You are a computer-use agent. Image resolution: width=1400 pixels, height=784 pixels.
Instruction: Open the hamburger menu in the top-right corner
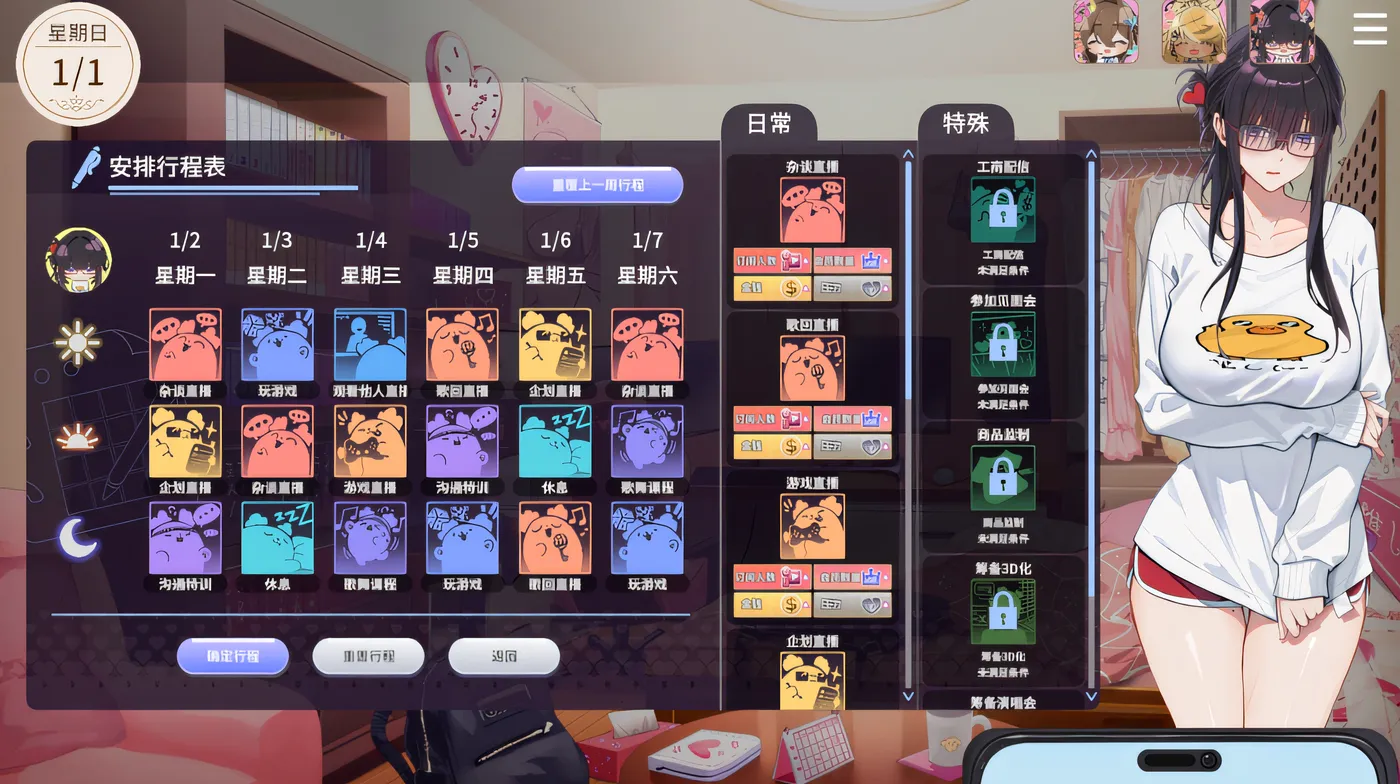[1368, 29]
